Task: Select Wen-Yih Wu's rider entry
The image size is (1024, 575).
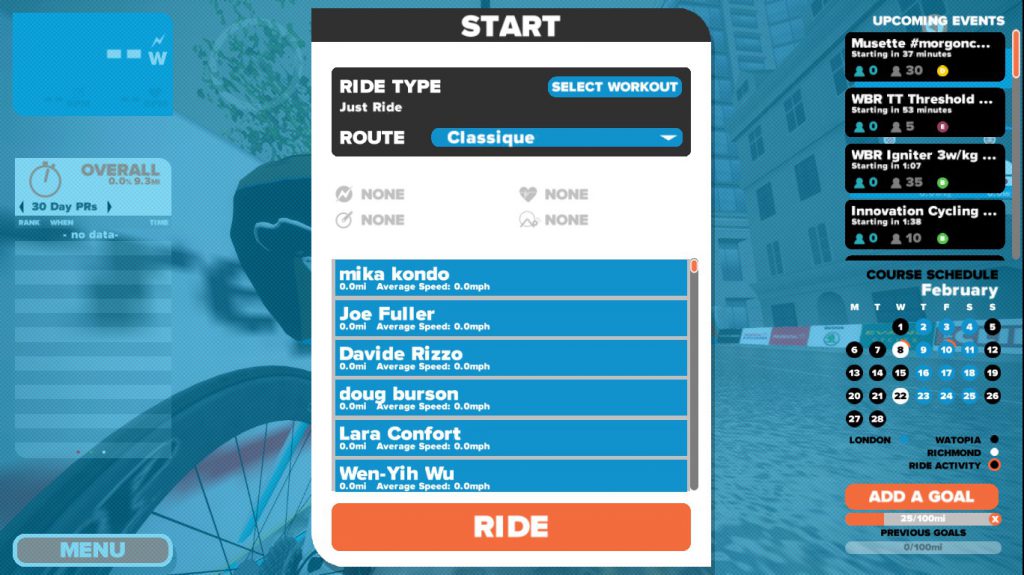Action: 510,476
